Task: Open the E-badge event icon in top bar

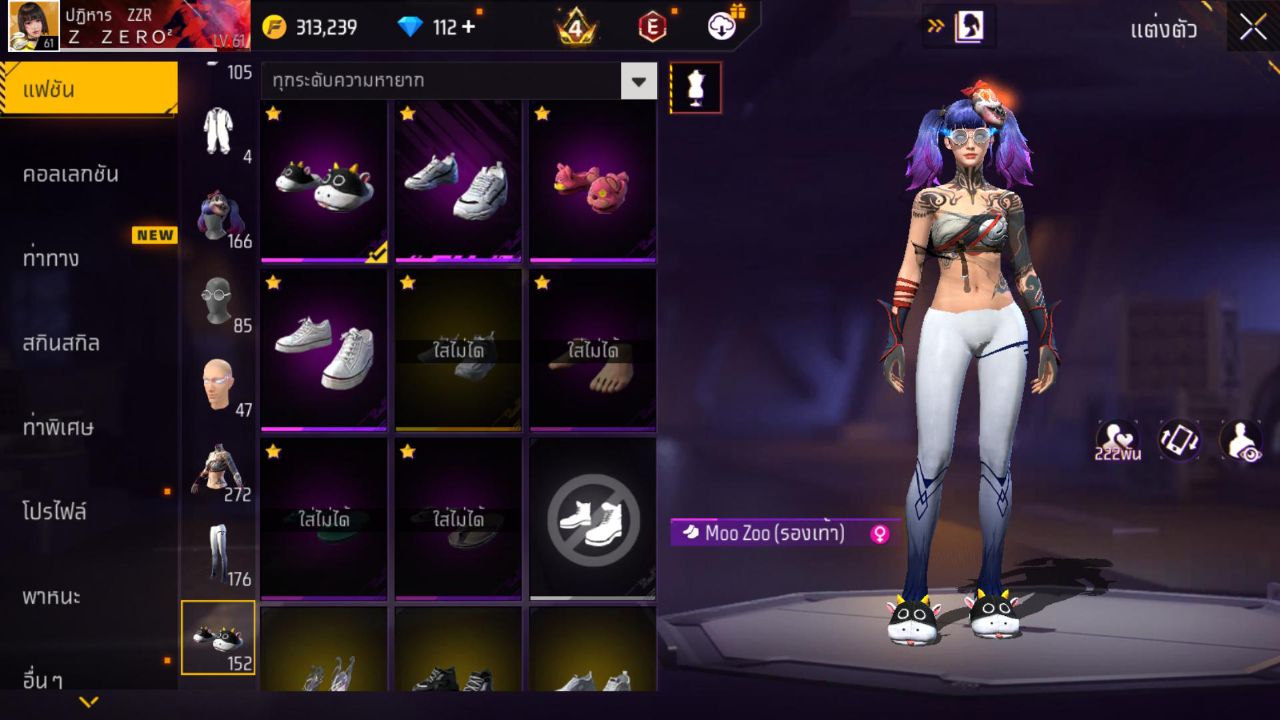Action: pyautogui.click(x=652, y=26)
